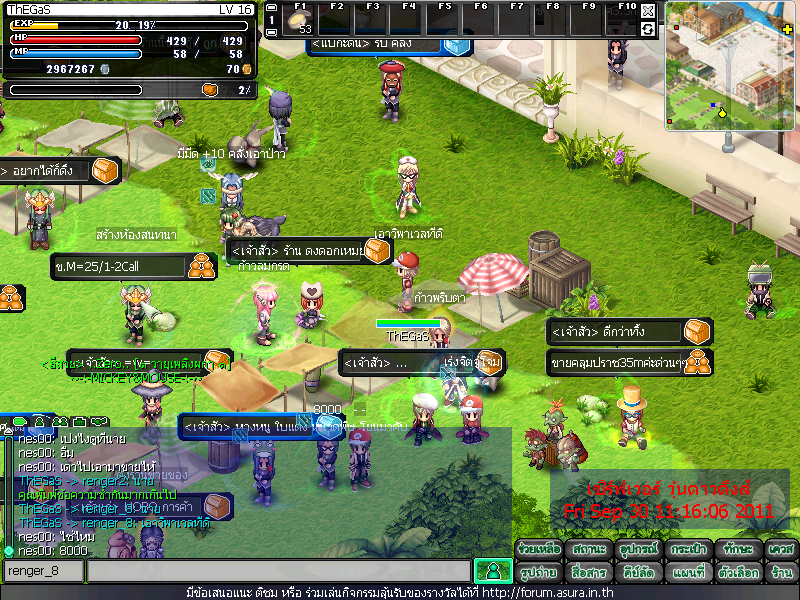The image size is (800, 600).
Task: Use the F1 hotbar item with 53 count
Action: click(299, 22)
